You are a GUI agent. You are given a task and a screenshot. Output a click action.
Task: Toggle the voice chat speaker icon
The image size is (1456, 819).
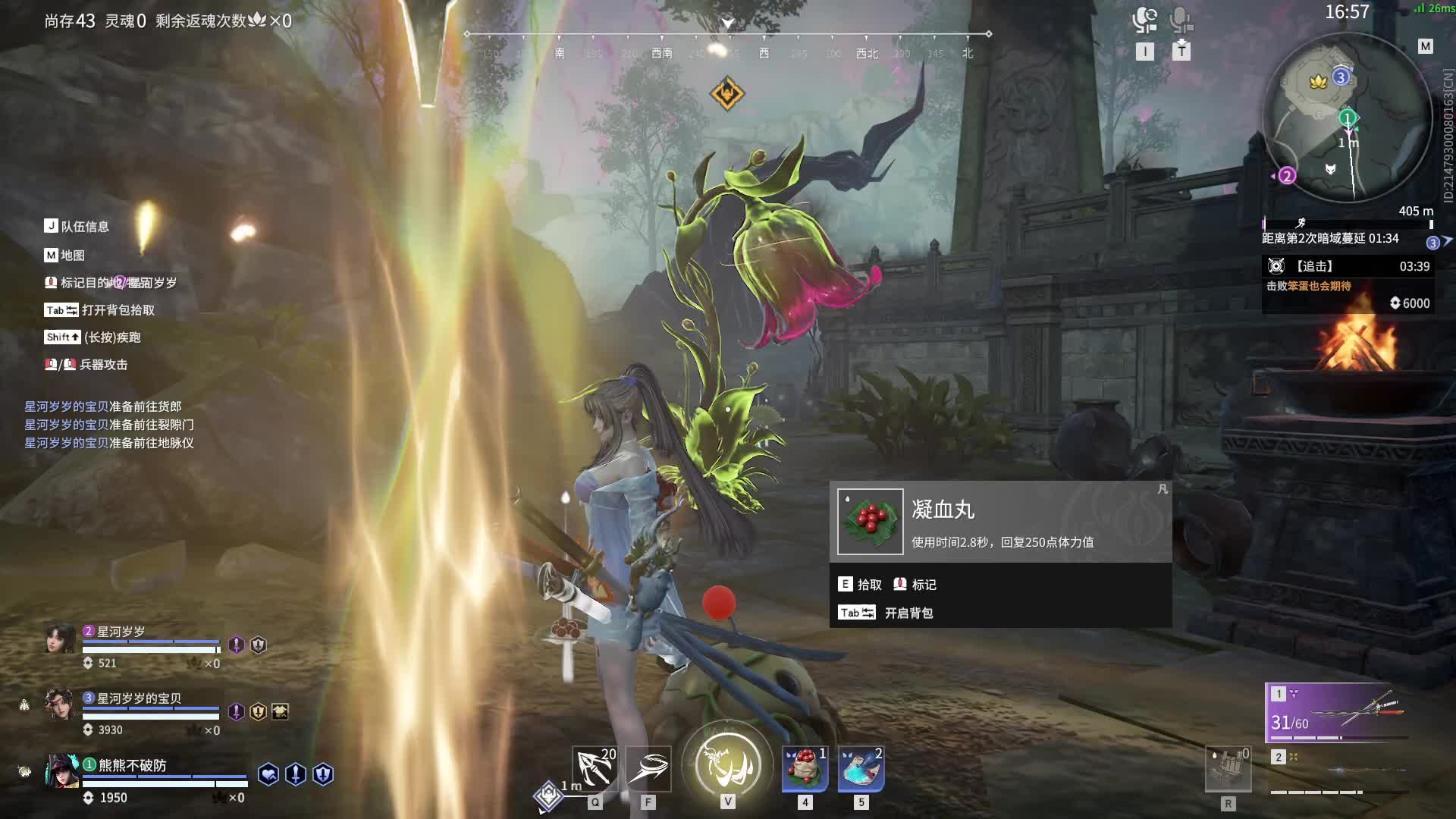point(1144,20)
